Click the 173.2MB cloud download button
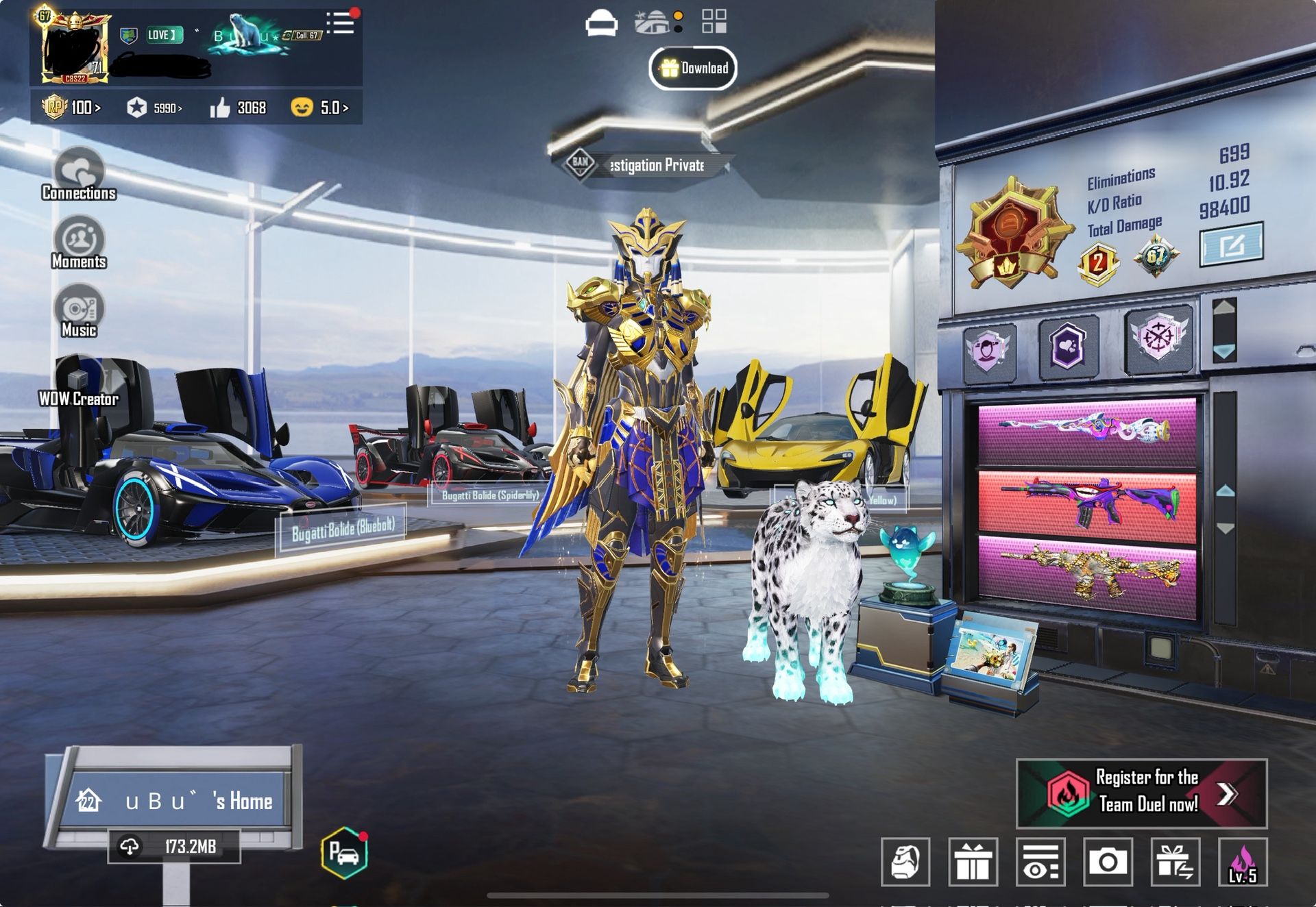 click(175, 847)
